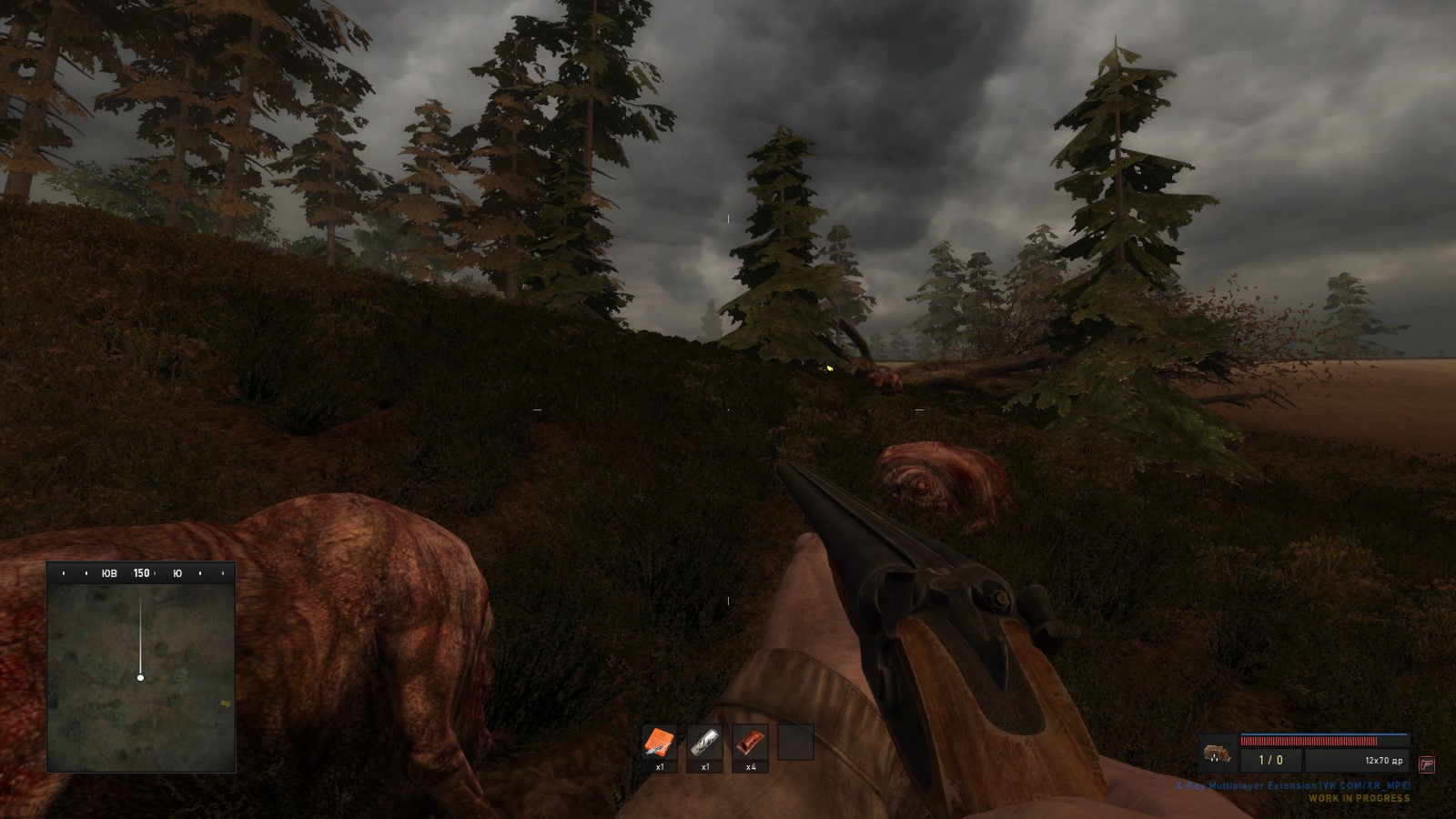The image size is (1456, 819).
Task: Use the silver energy drink can slot
Action: (704, 743)
